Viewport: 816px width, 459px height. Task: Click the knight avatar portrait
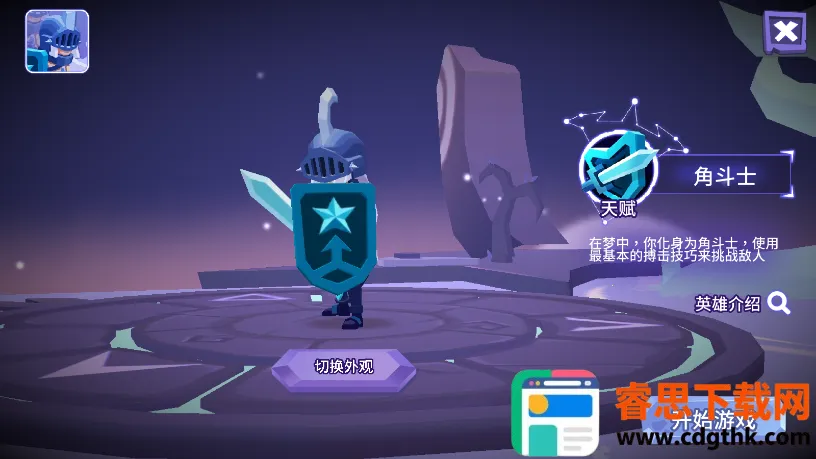click(x=57, y=42)
